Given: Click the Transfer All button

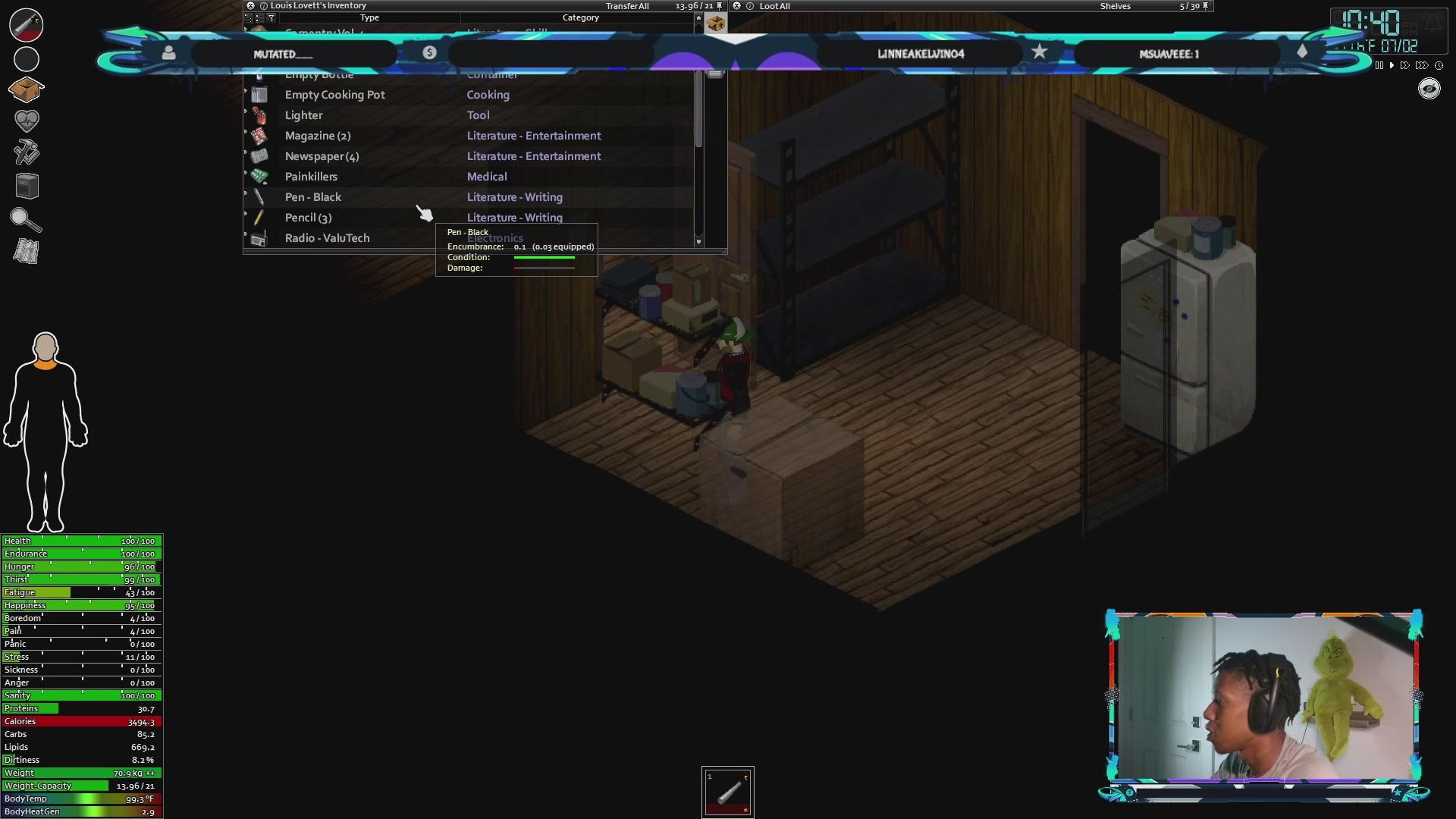Looking at the screenshot, I should [627, 5].
